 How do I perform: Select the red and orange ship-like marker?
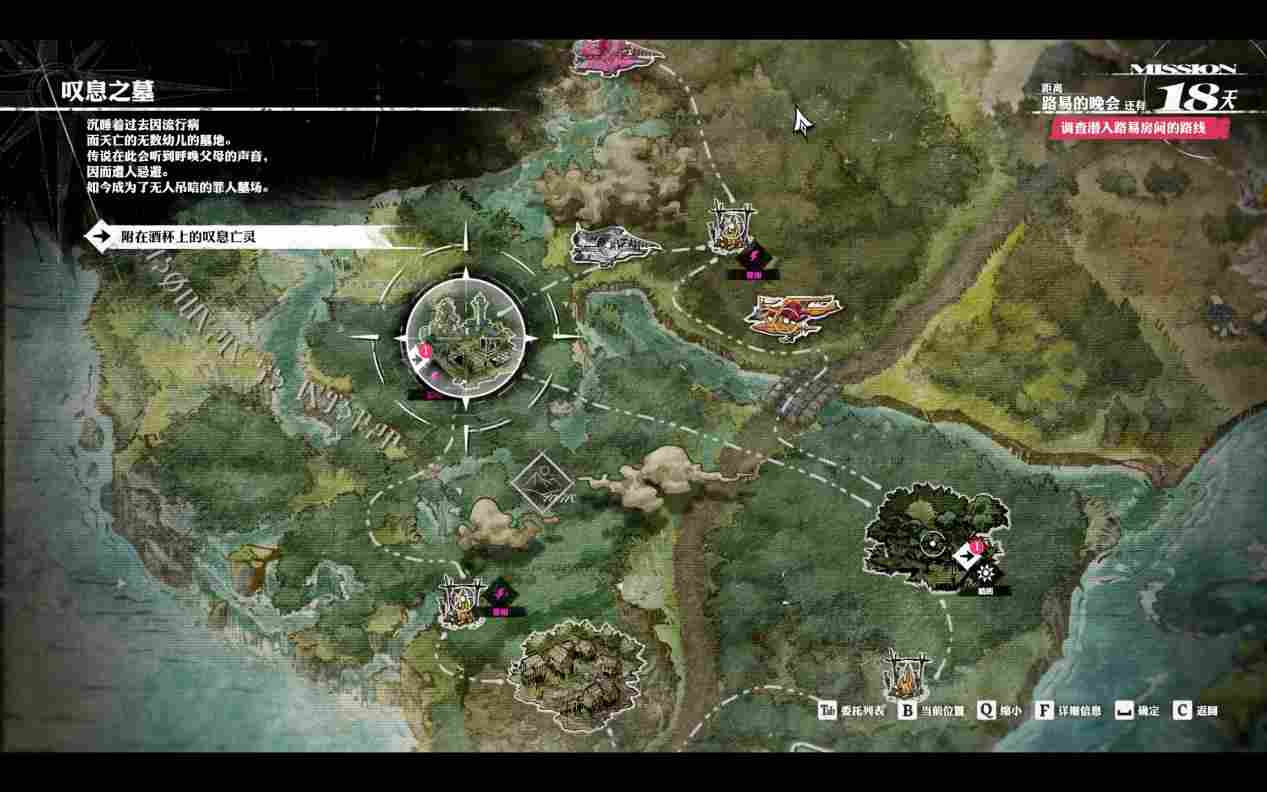[x=792, y=317]
